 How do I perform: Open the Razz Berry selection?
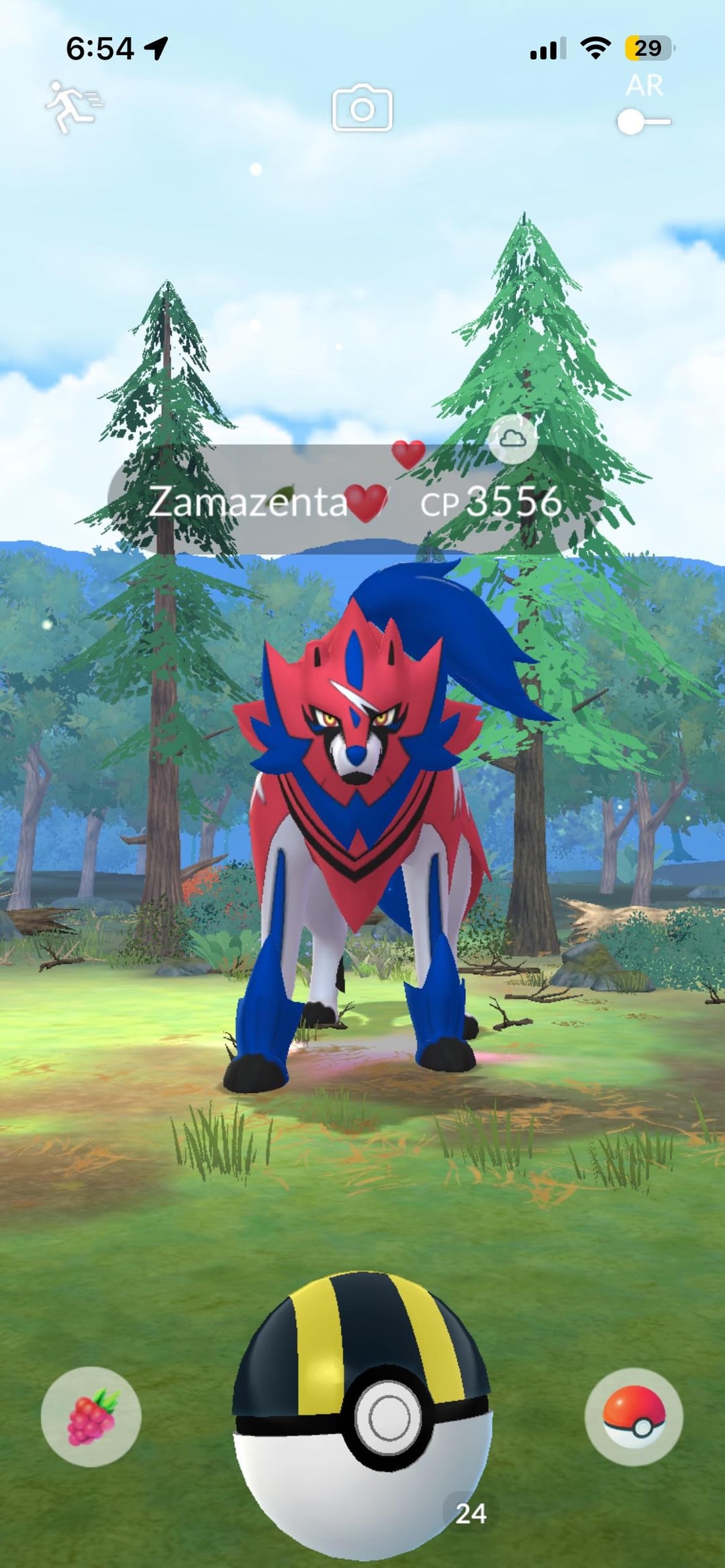tap(91, 1416)
